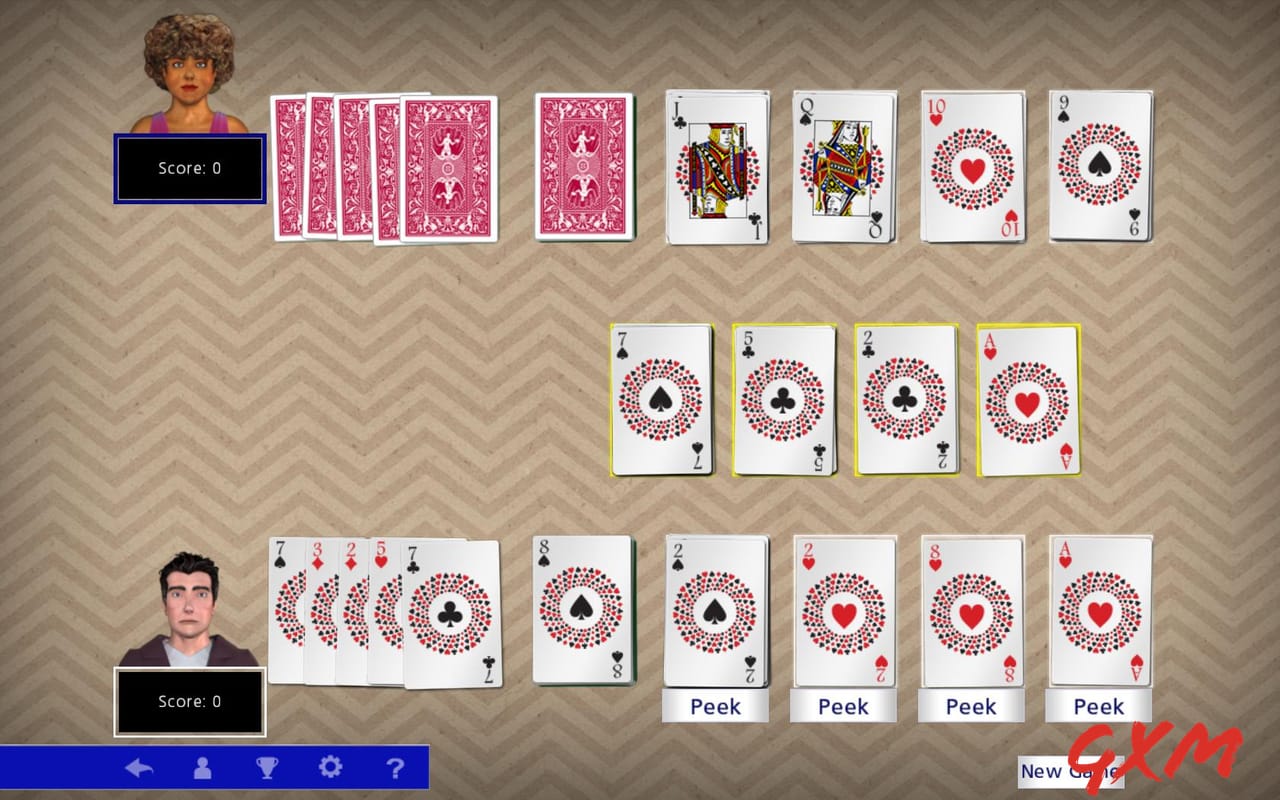Image resolution: width=1280 pixels, height=800 pixels.
Task: Peek under the 2 of hearts pile
Action: pyautogui.click(x=843, y=706)
